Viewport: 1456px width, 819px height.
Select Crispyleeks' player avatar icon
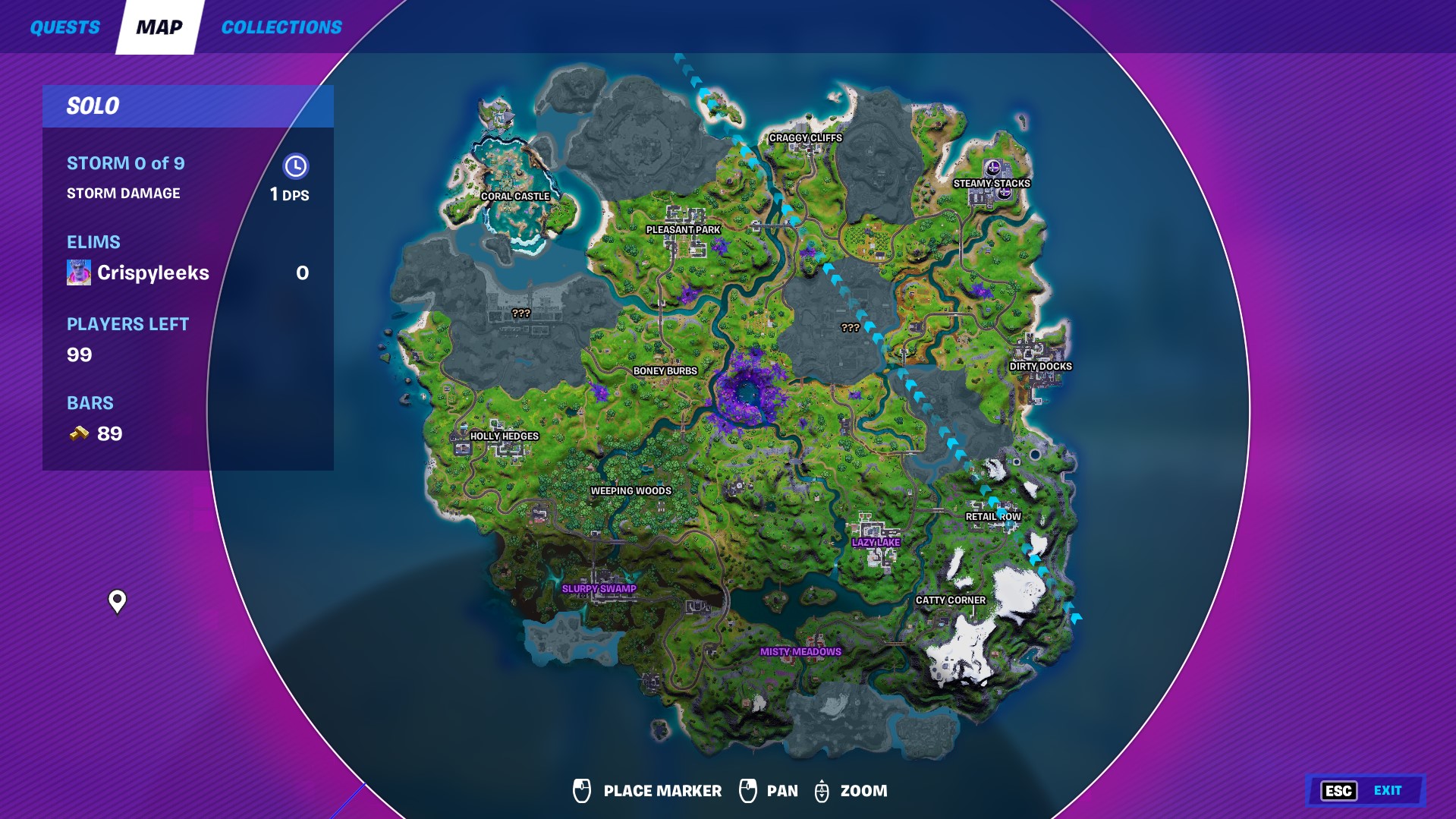78,272
